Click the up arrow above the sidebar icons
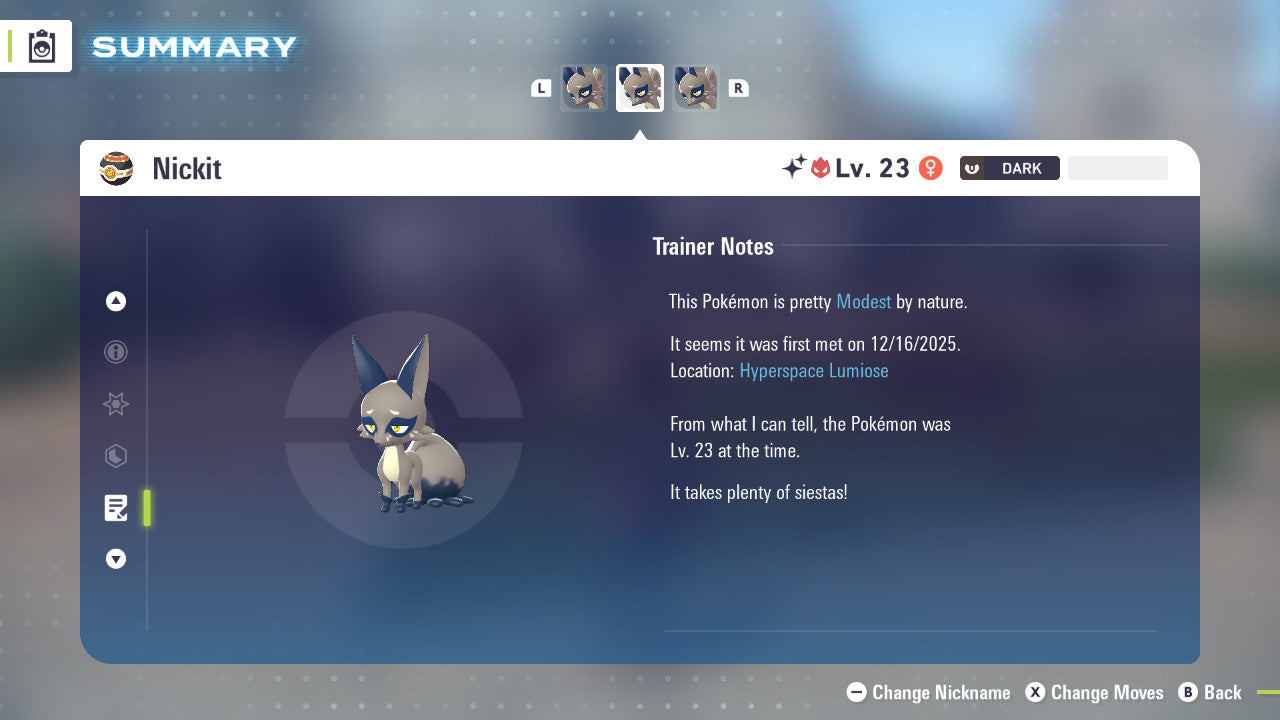 point(115,301)
